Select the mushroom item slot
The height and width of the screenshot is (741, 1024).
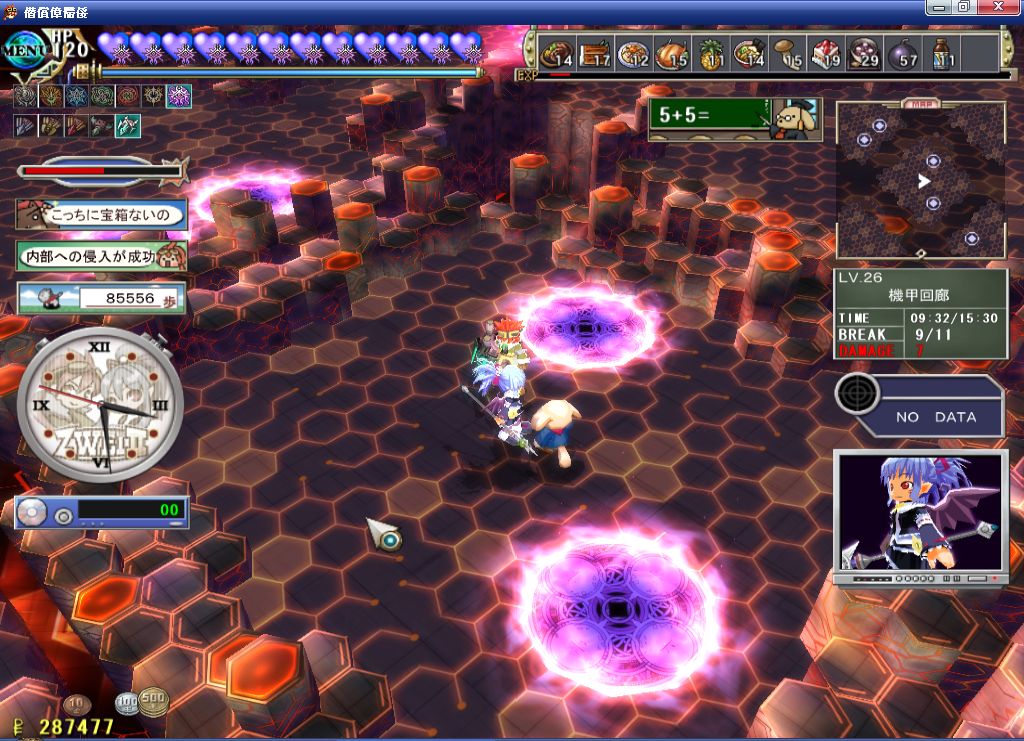(x=788, y=53)
